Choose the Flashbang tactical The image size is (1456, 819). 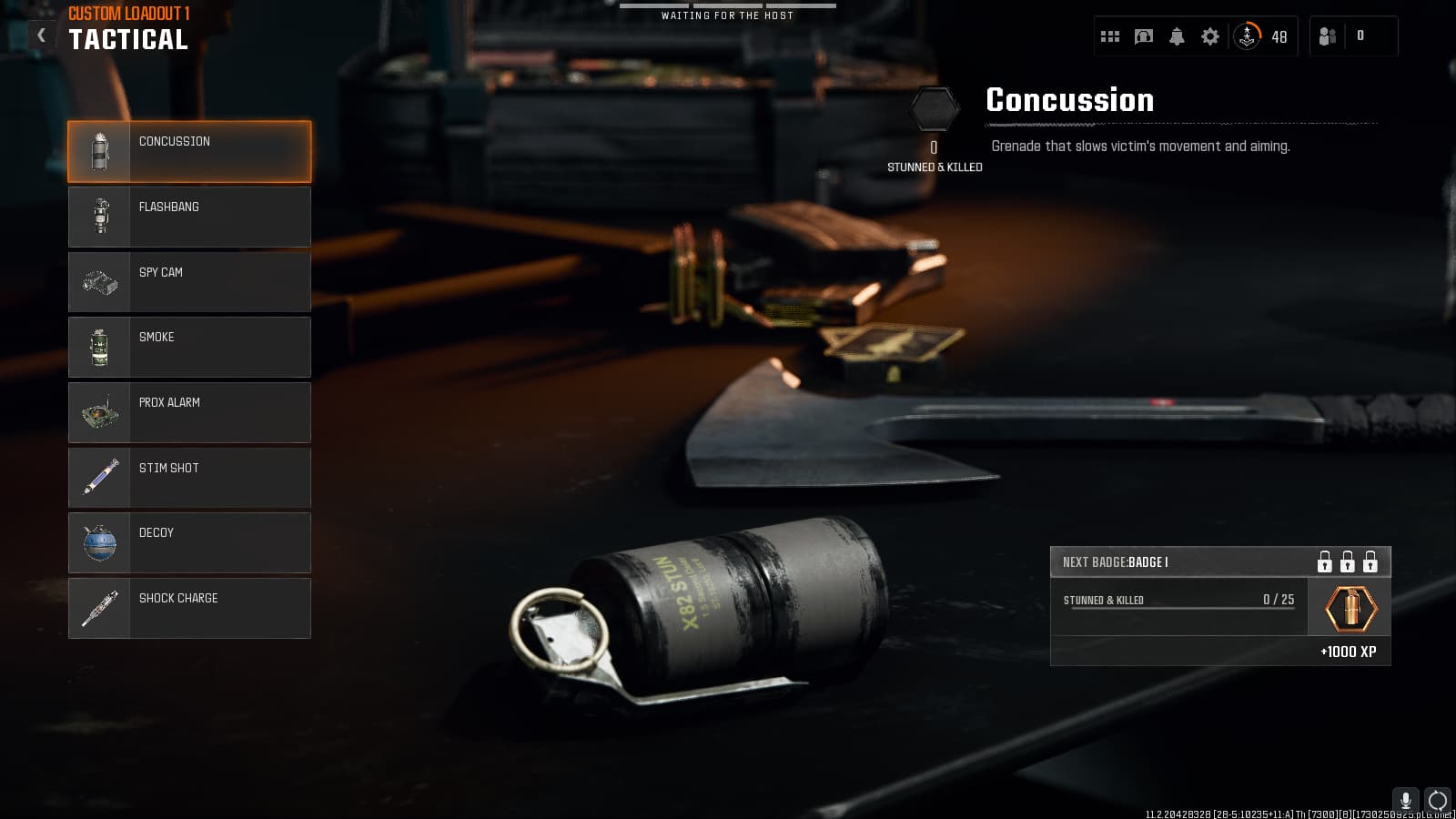[189, 217]
